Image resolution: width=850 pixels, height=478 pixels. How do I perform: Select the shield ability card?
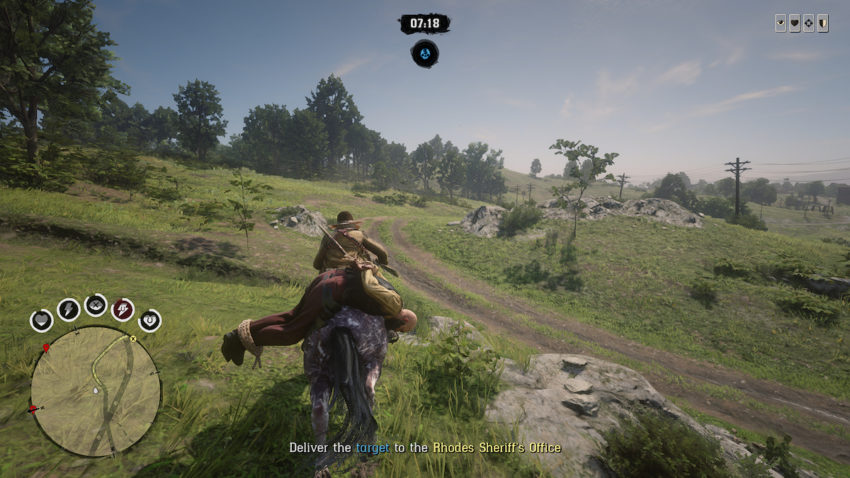click(822, 24)
